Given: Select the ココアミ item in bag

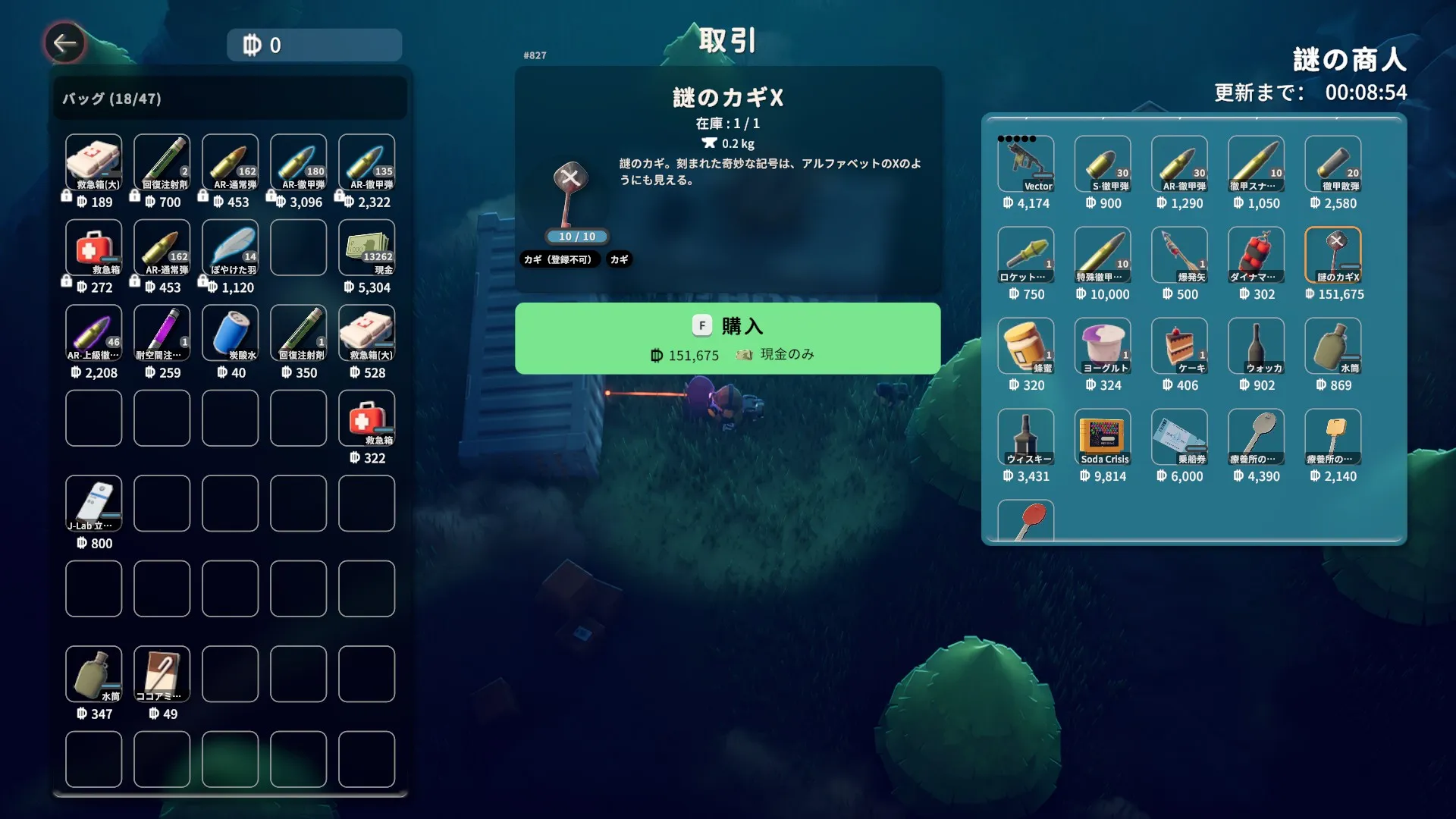Looking at the screenshot, I should click(x=162, y=674).
